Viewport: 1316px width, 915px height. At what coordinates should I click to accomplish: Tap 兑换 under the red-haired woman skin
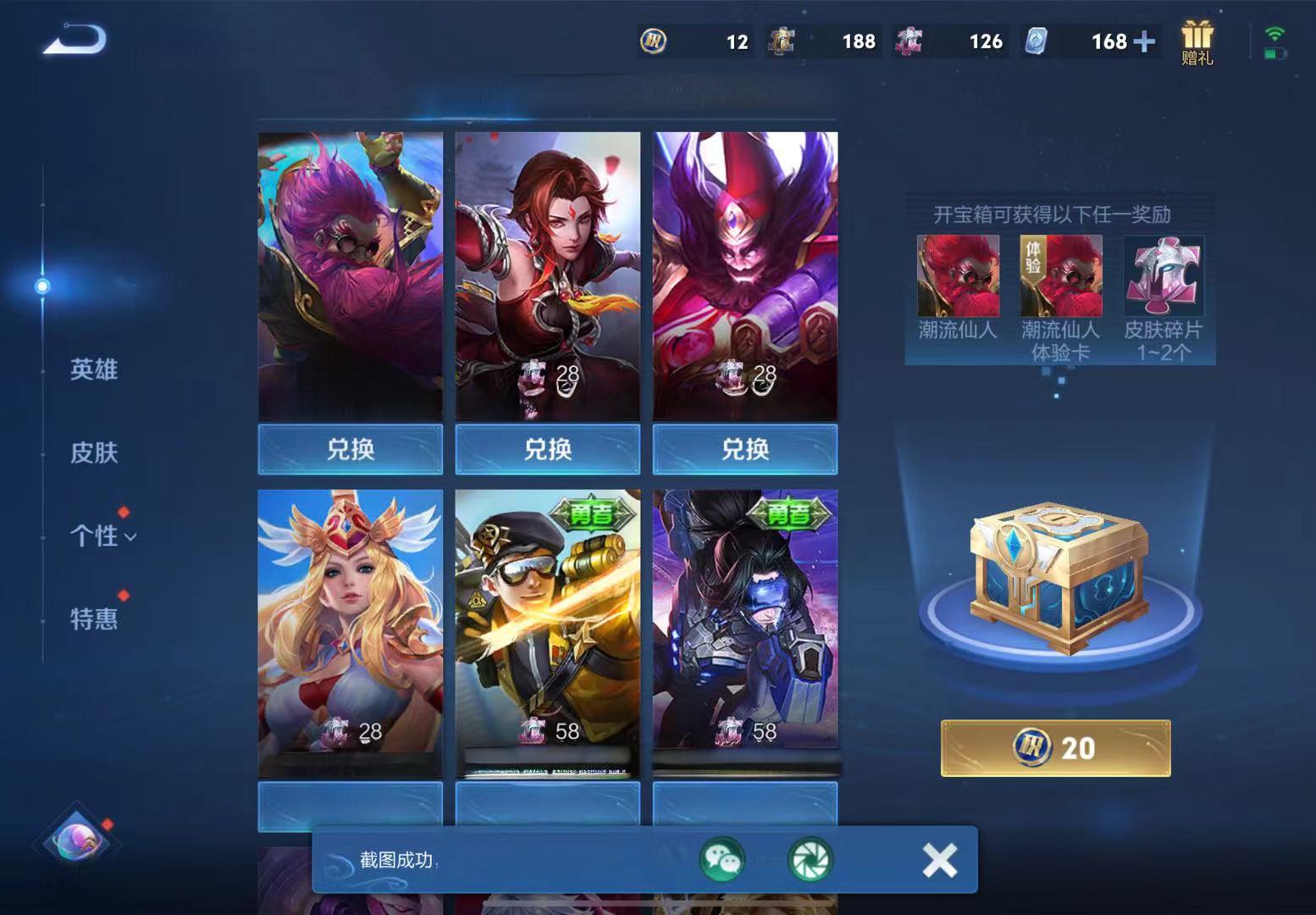(x=547, y=449)
